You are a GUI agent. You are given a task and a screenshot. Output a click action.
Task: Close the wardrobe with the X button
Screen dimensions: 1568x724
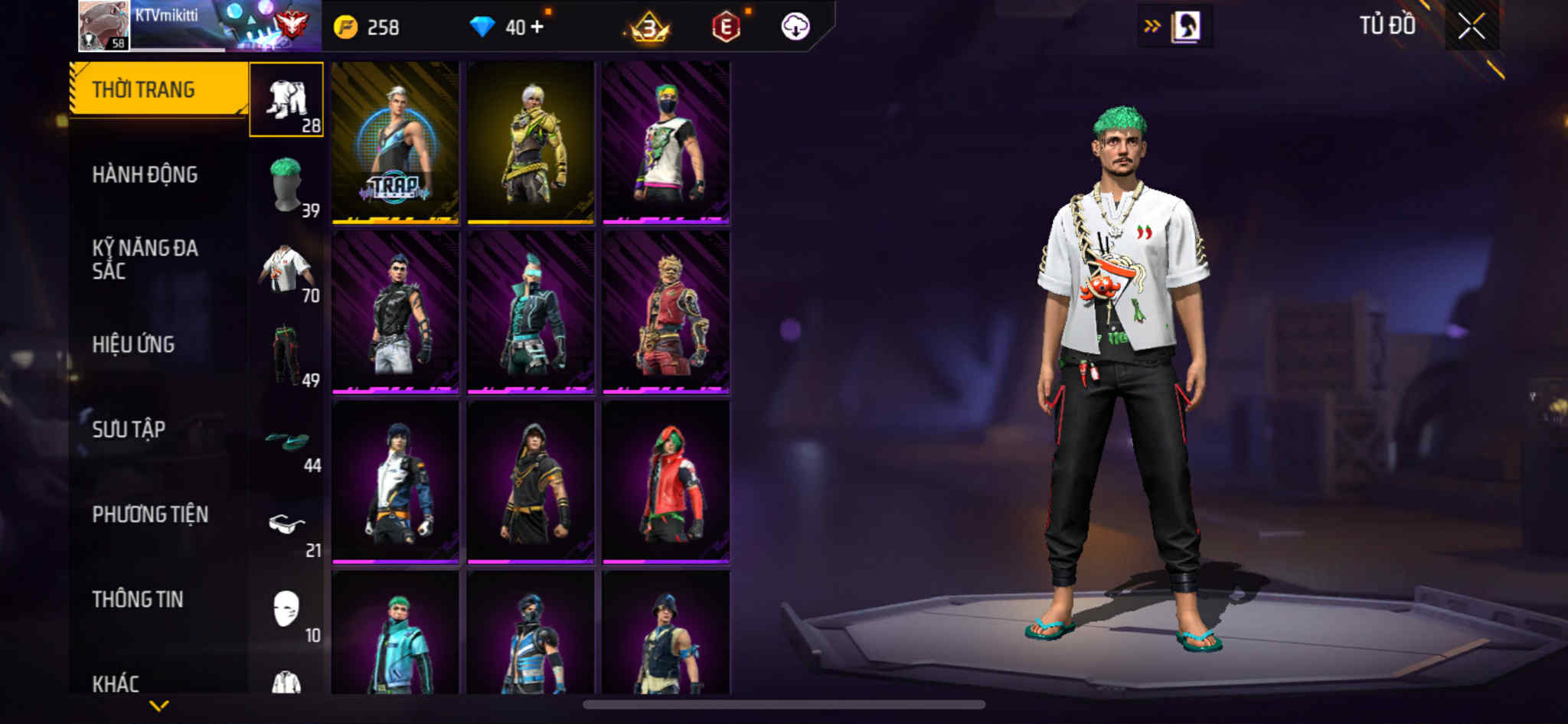tap(1471, 27)
